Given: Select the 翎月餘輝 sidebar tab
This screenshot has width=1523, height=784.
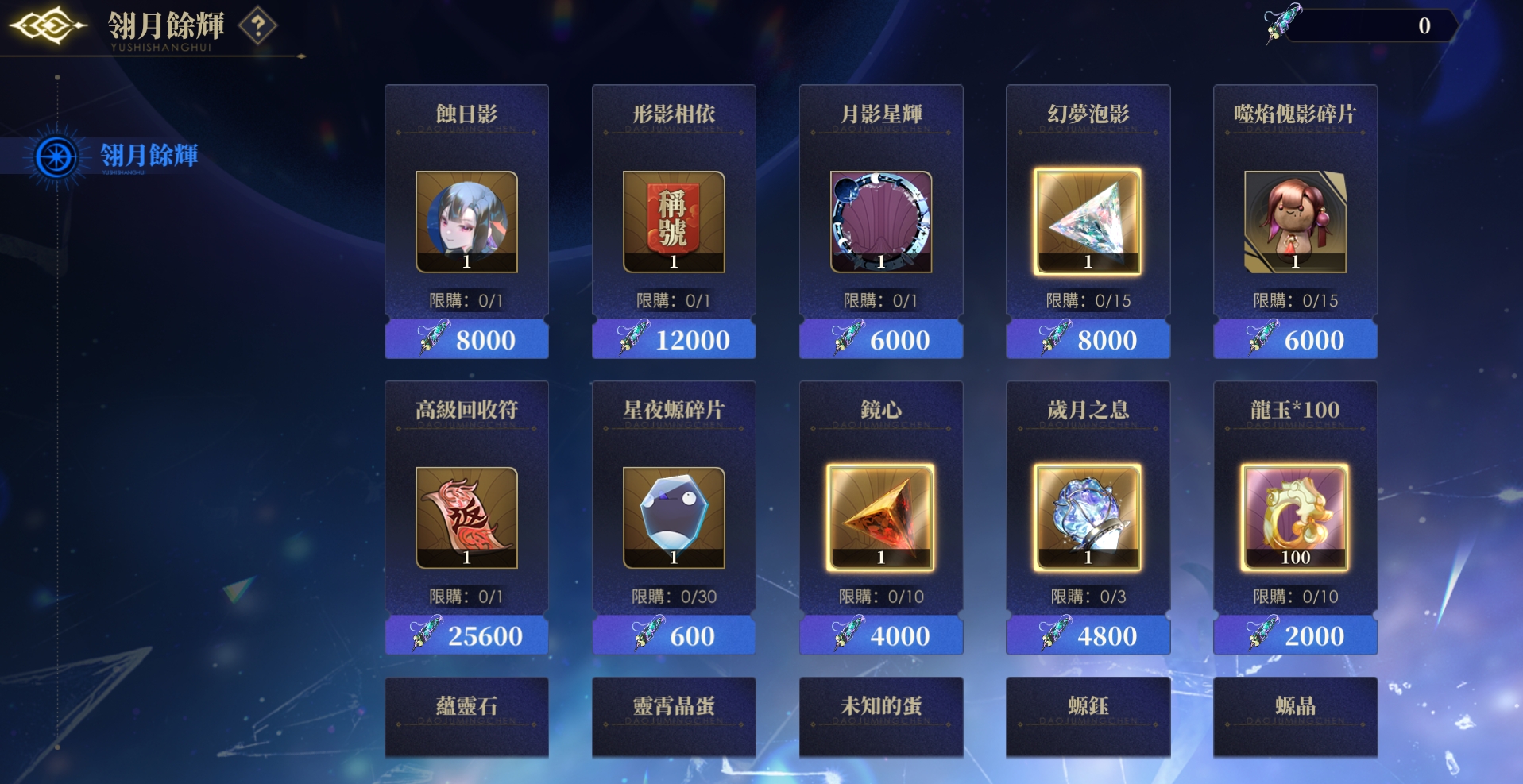Looking at the screenshot, I should (x=149, y=156).
